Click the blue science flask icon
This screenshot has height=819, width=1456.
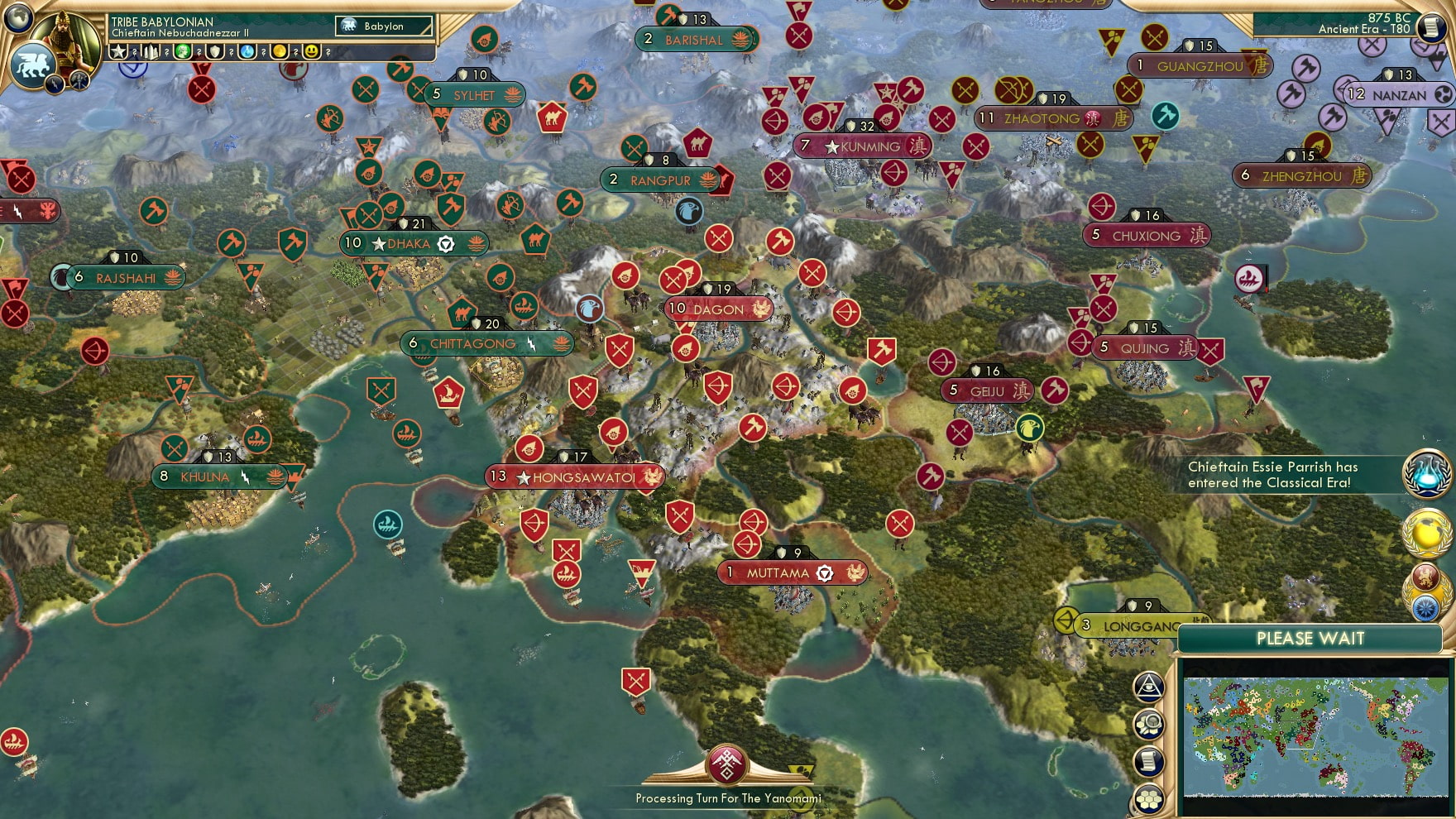tap(247, 52)
